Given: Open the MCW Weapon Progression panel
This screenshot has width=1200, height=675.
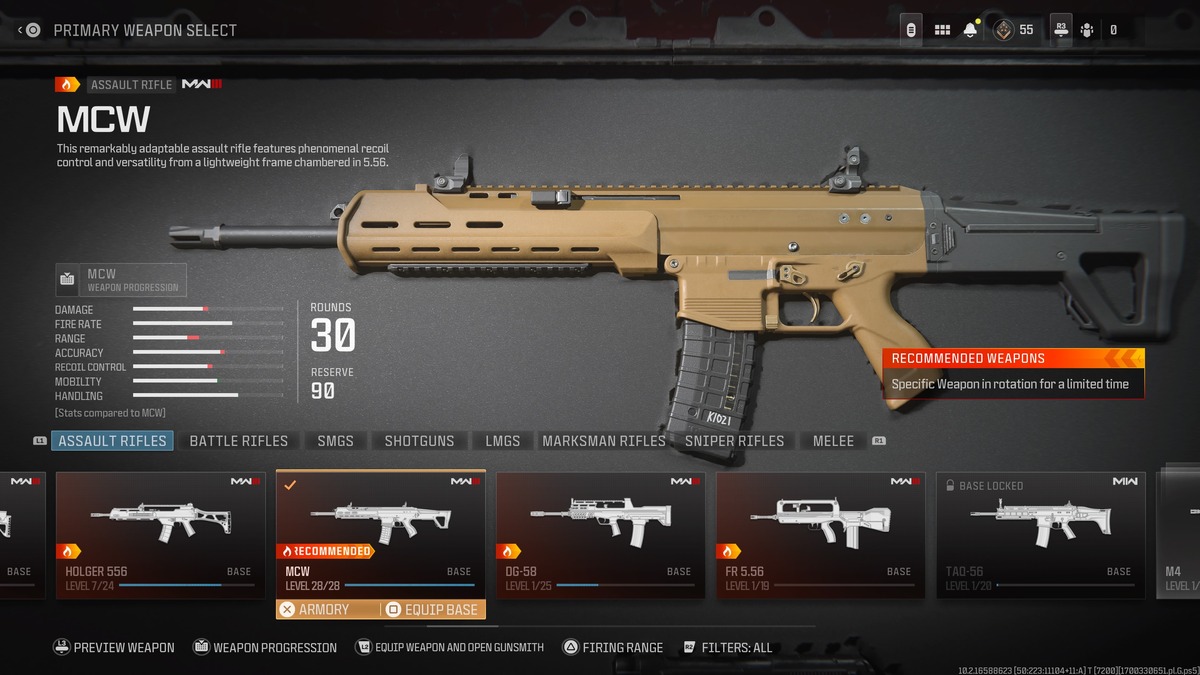Looking at the screenshot, I should pyautogui.click(x=121, y=280).
